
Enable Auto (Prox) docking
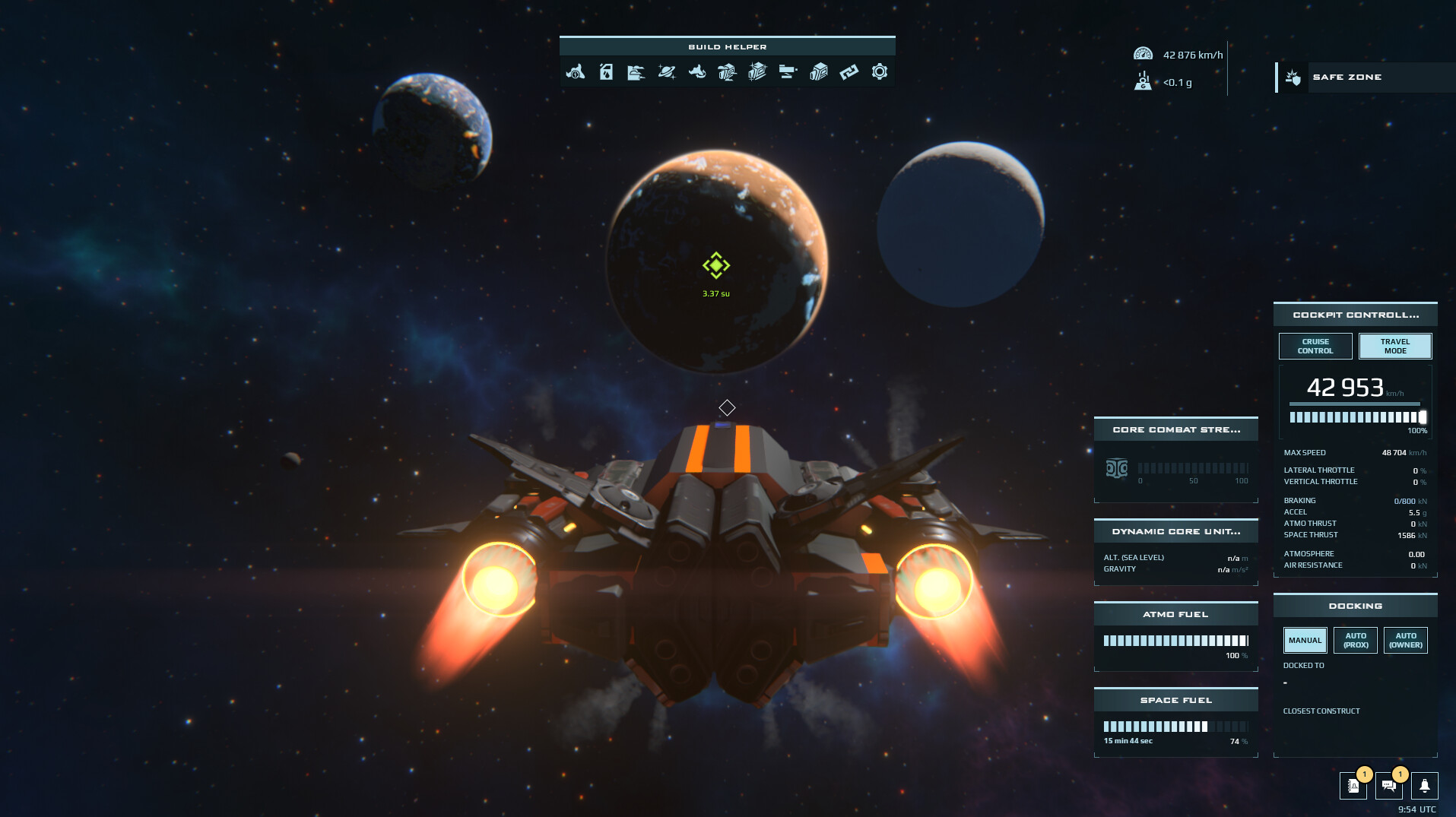pos(1355,640)
